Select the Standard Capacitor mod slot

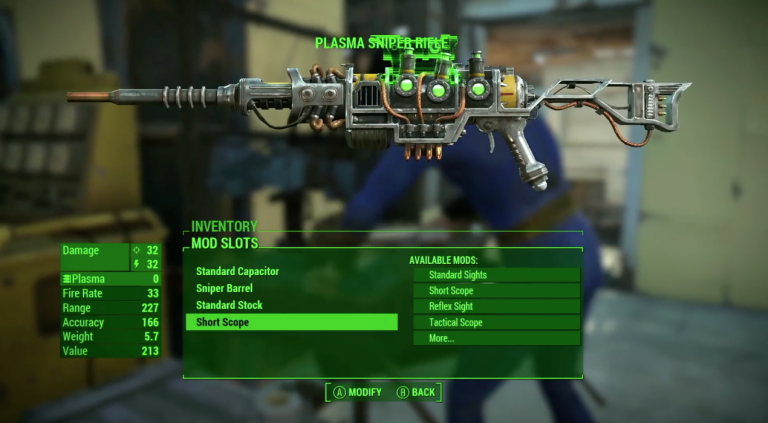pos(238,271)
